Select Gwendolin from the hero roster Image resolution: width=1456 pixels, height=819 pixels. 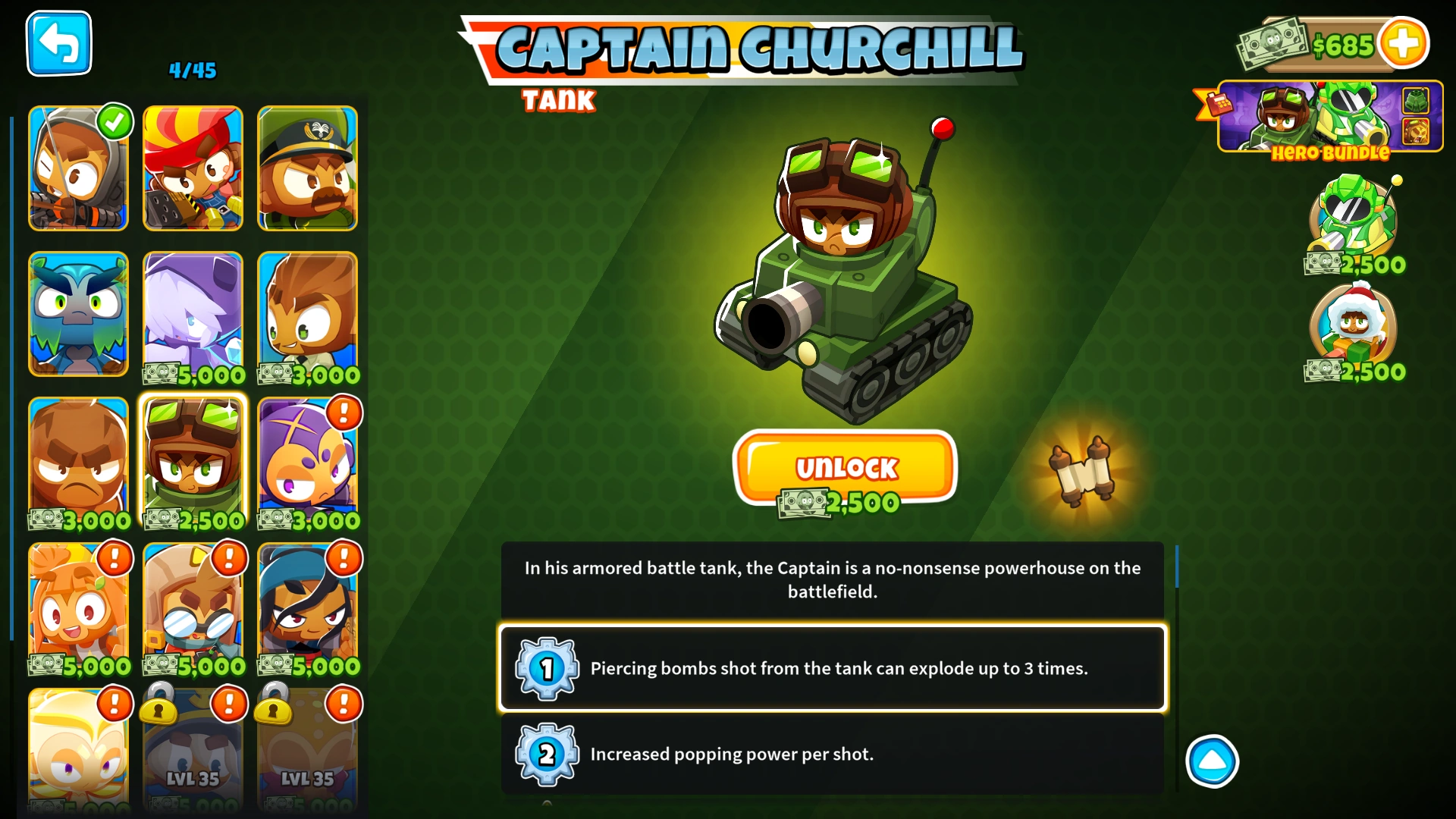click(193, 168)
